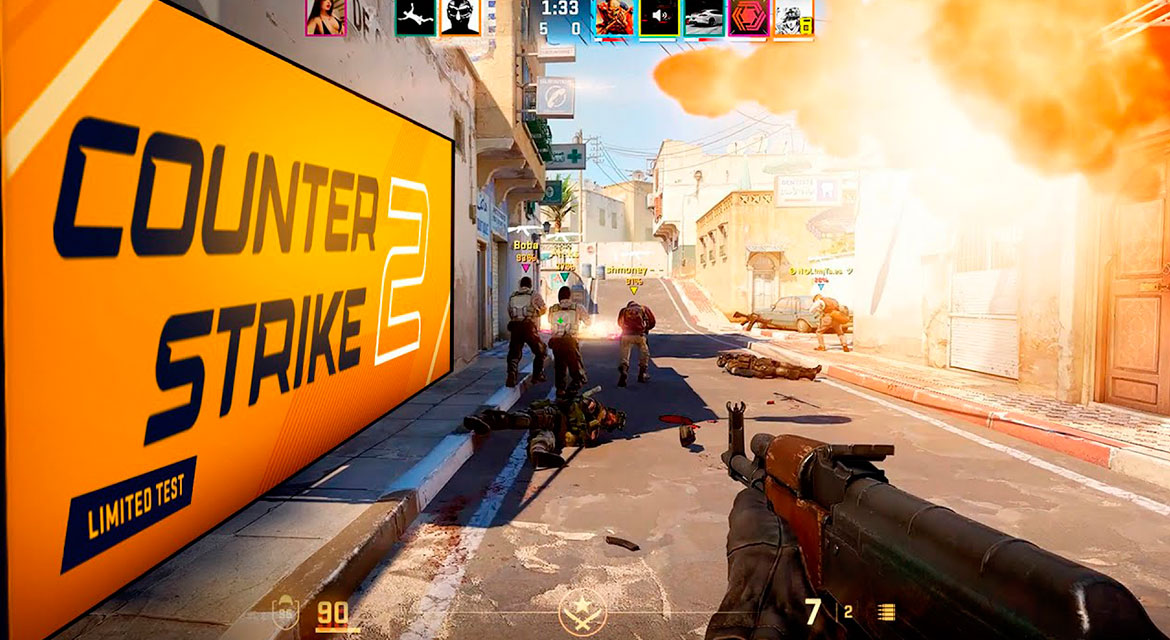Select the red hexagon logo avatar
This screenshot has height=640, width=1170.
point(748,17)
